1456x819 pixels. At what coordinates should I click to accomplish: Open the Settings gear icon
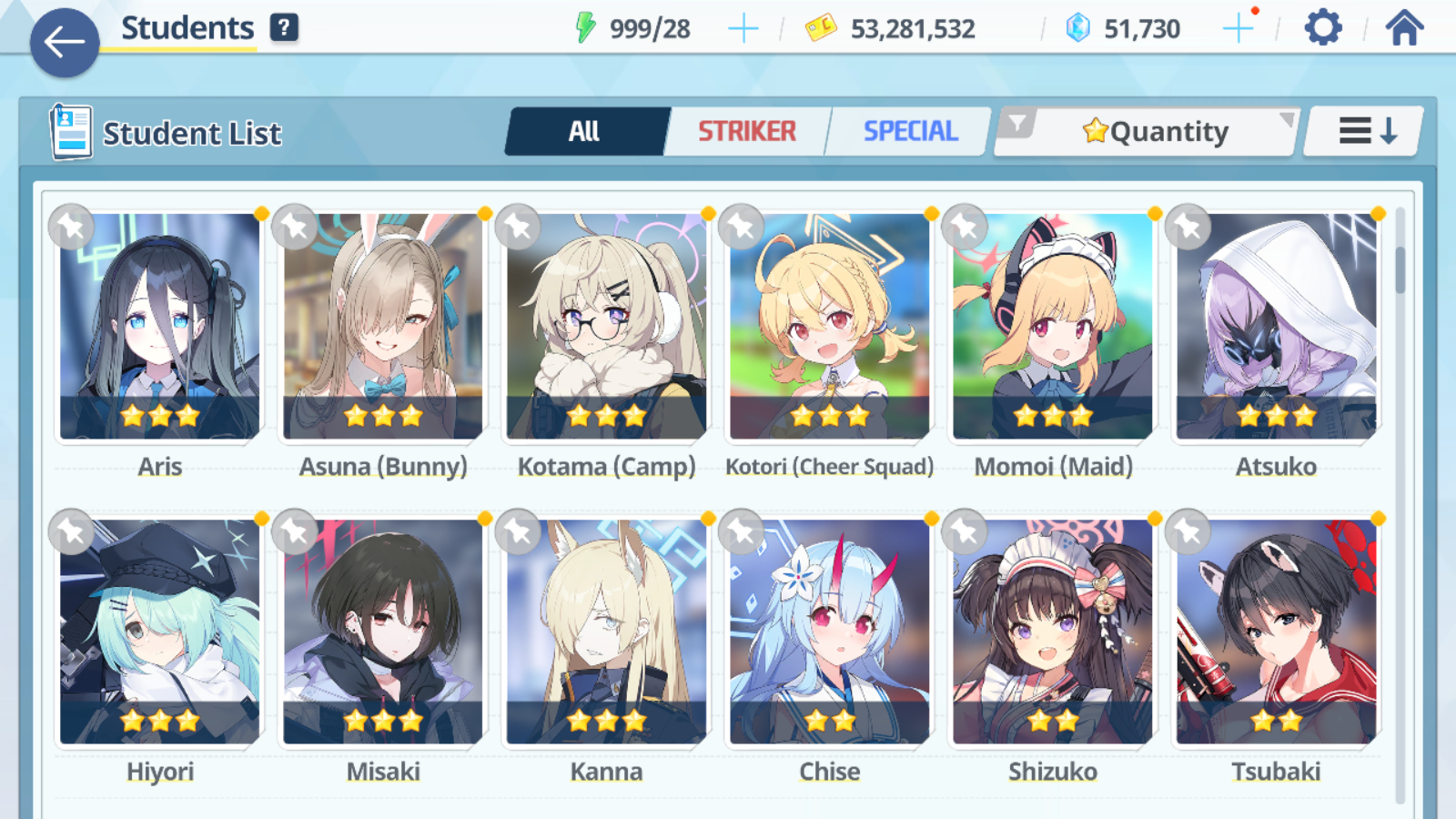coord(1321,27)
